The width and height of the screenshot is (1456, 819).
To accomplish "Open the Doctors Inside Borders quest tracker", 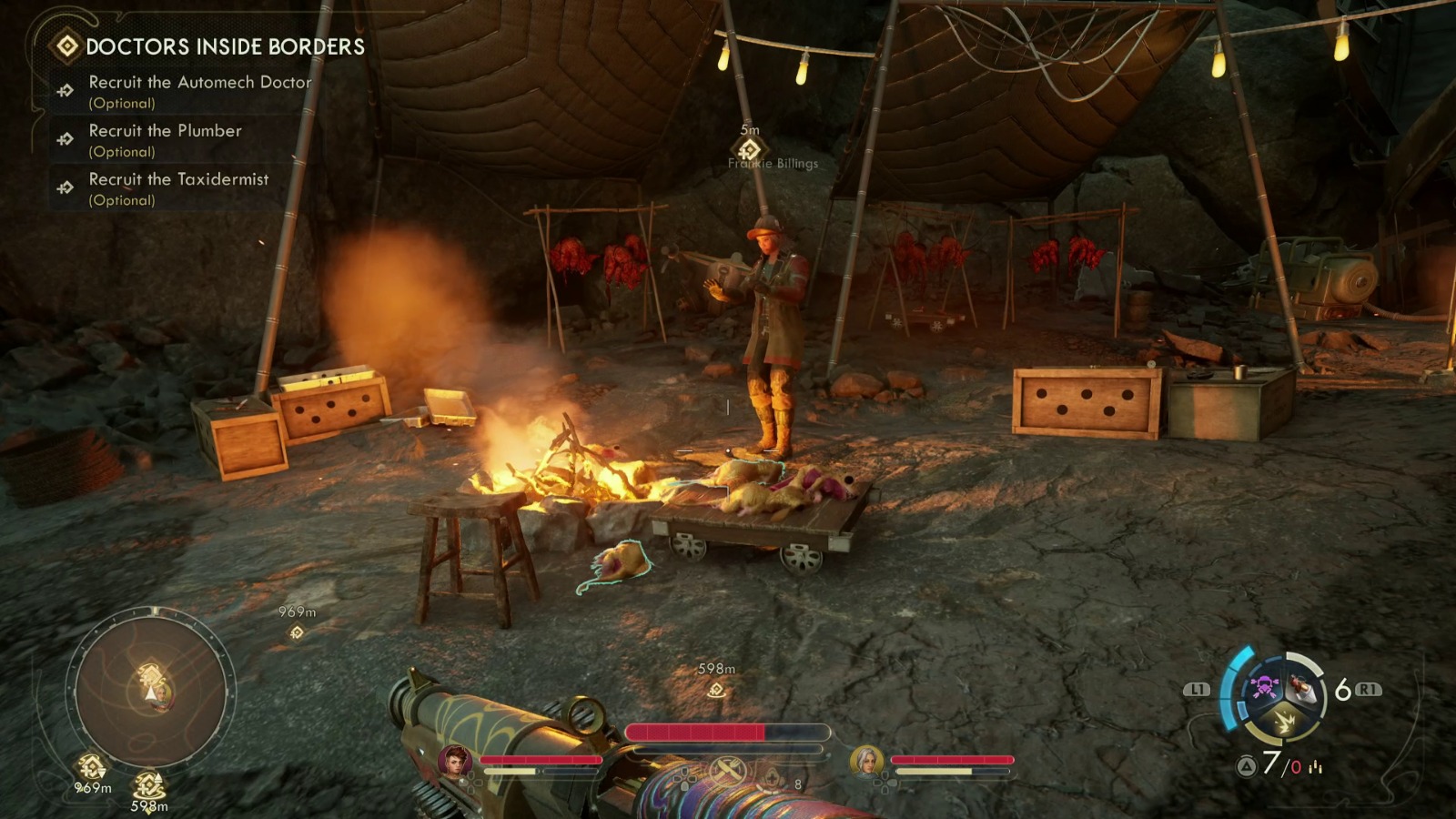I will point(224,46).
